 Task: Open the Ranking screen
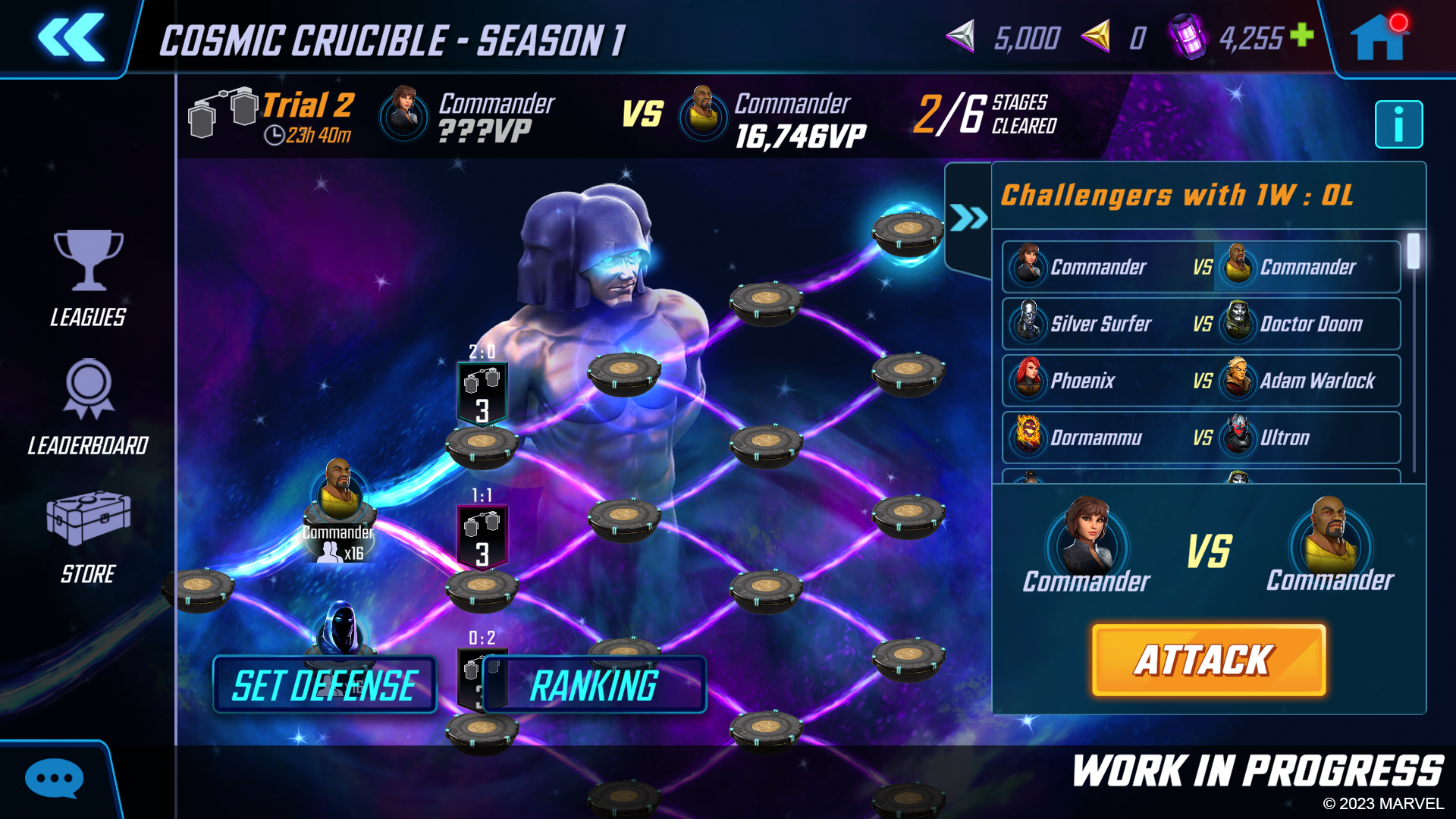(594, 685)
